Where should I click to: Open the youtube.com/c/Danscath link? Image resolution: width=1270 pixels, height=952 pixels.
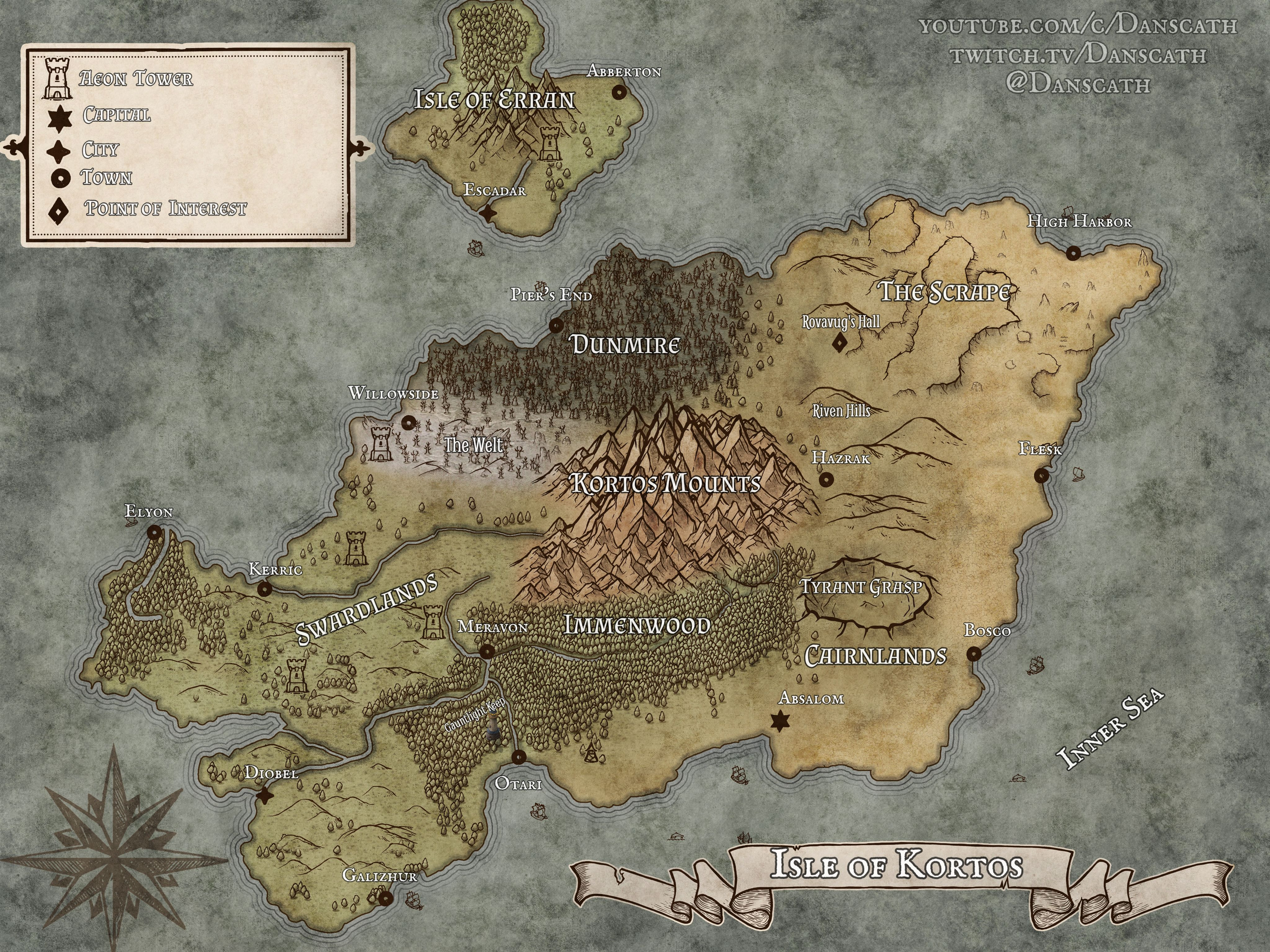pyautogui.click(x=1078, y=26)
